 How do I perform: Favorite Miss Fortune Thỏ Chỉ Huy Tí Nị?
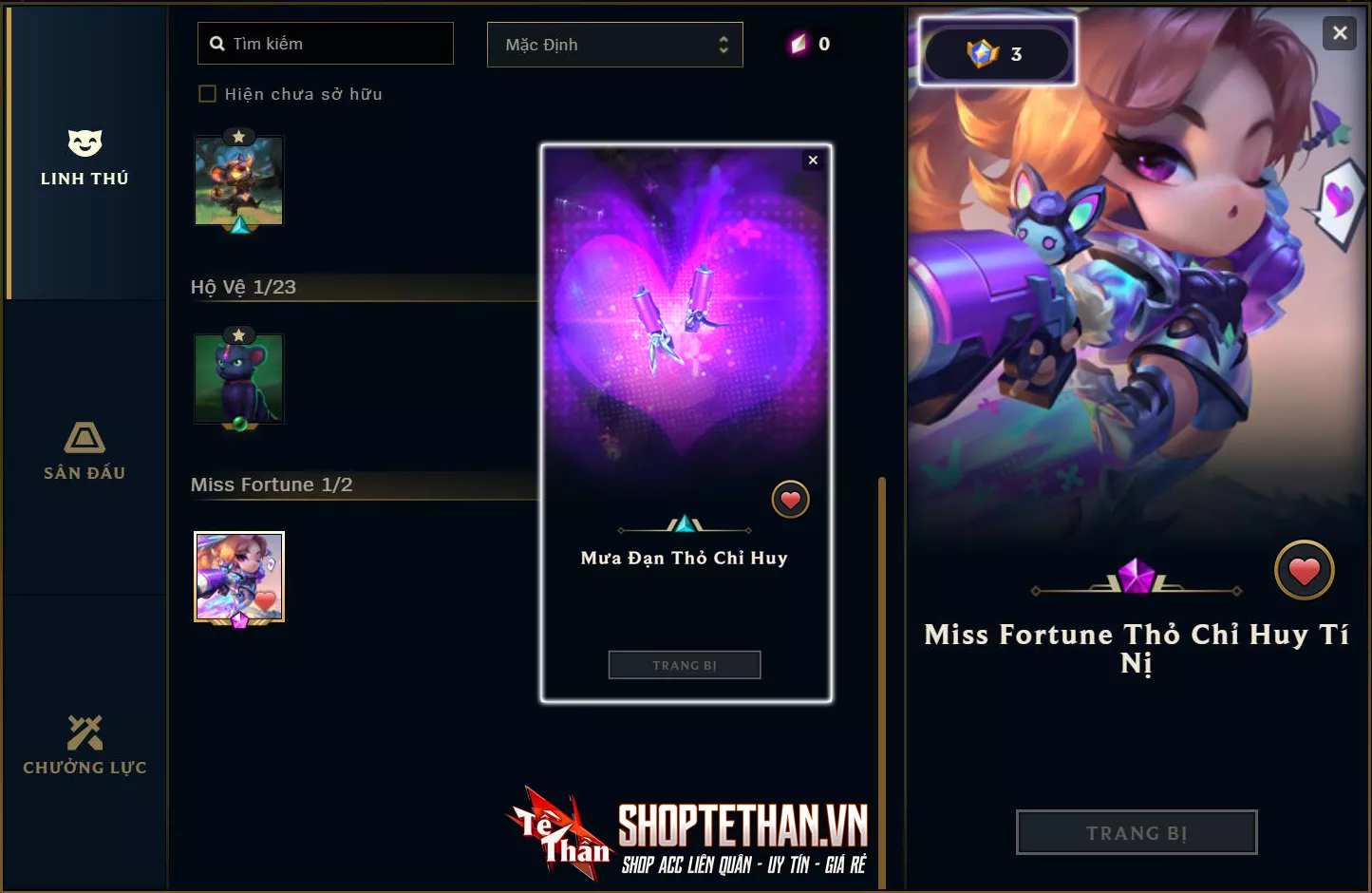pos(1304,570)
